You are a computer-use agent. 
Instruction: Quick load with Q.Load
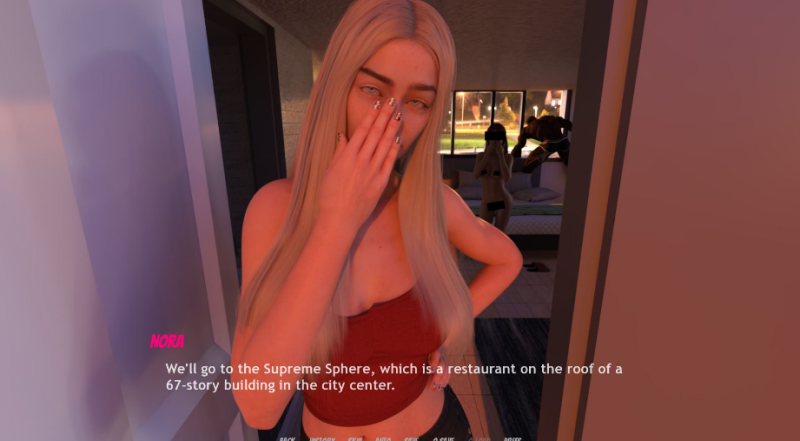(x=479, y=438)
